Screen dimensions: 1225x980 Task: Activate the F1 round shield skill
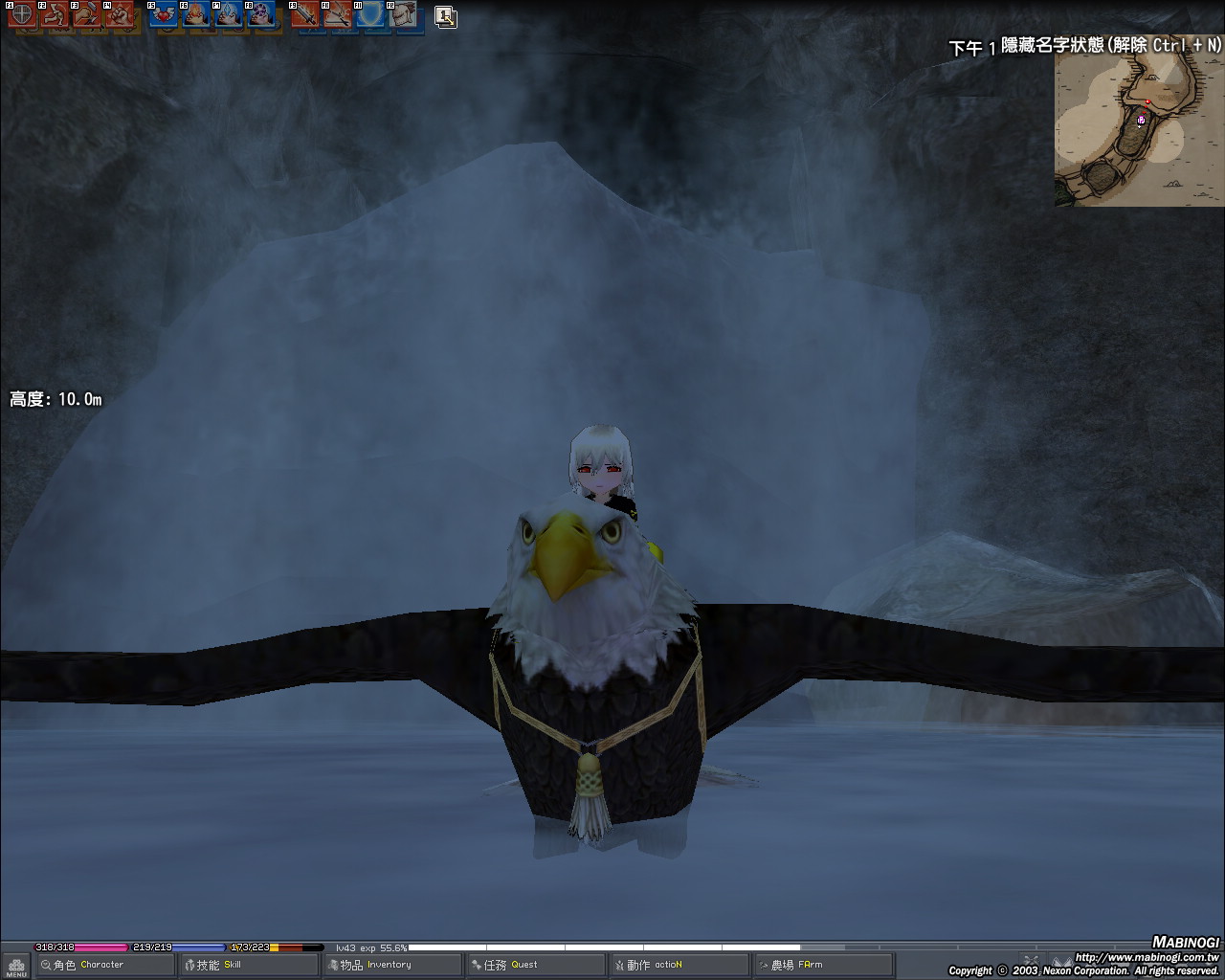click(x=22, y=14)
